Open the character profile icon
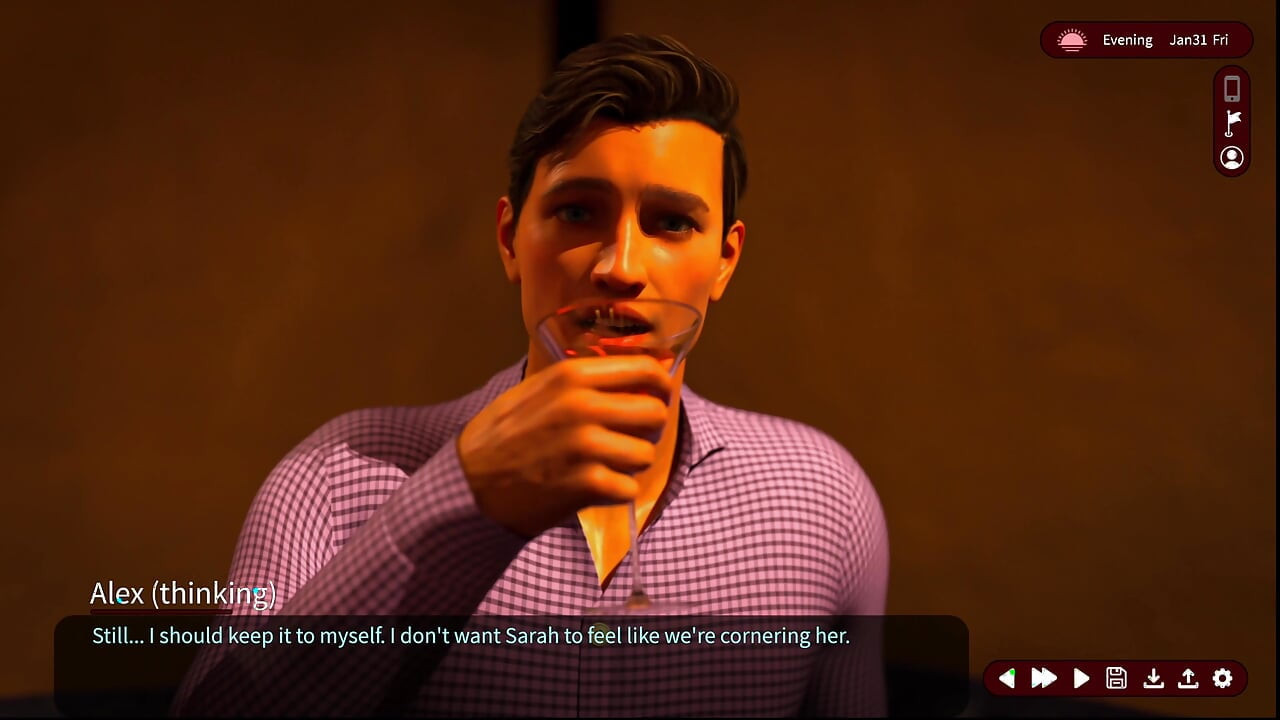Viewport: 1280px width, 720px height. (x=1232, y=157)
